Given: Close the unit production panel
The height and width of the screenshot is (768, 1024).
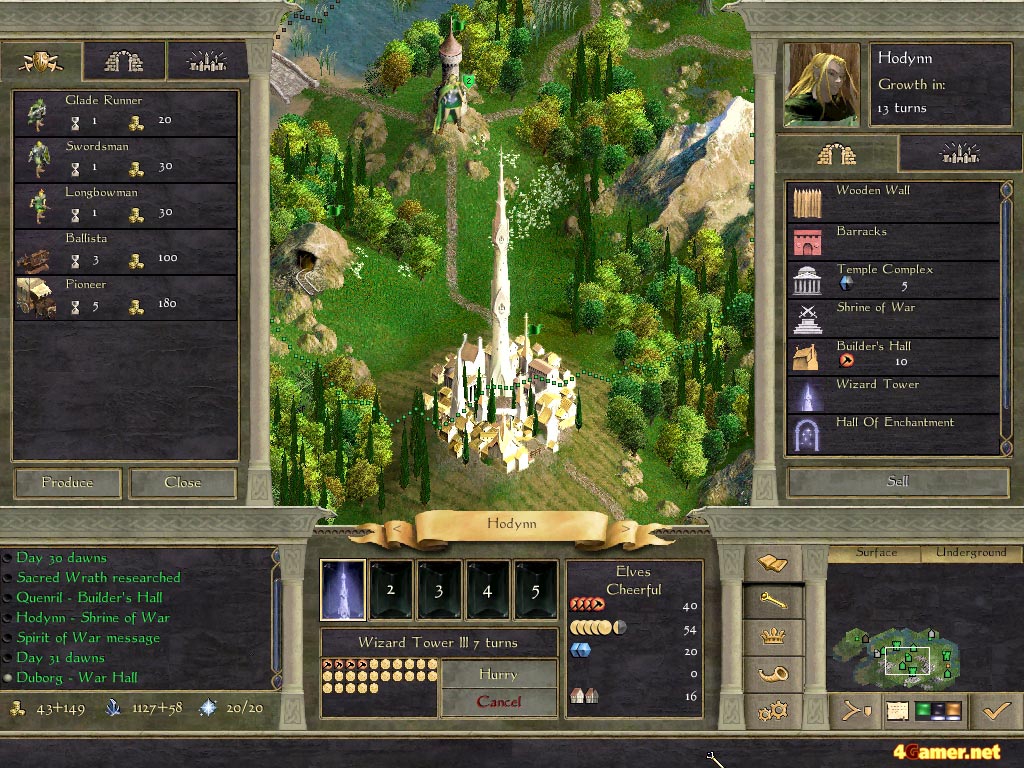Looking at the screenshot, I should pos(183,482).
